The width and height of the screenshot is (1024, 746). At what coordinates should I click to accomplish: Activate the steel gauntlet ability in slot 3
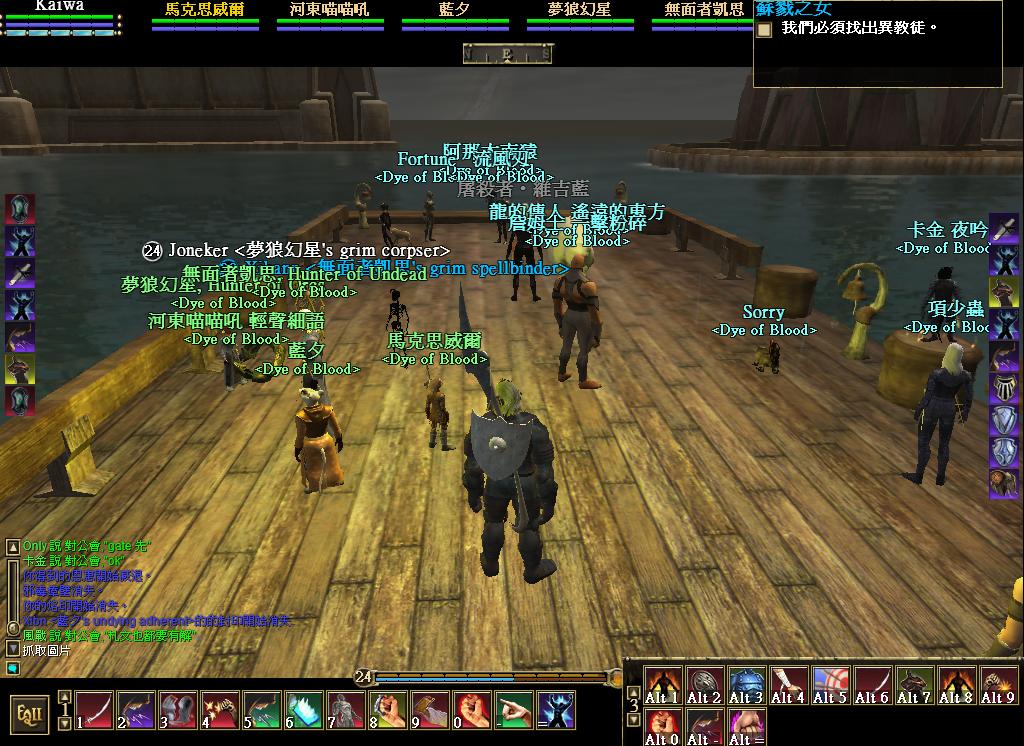coord(178,709)
